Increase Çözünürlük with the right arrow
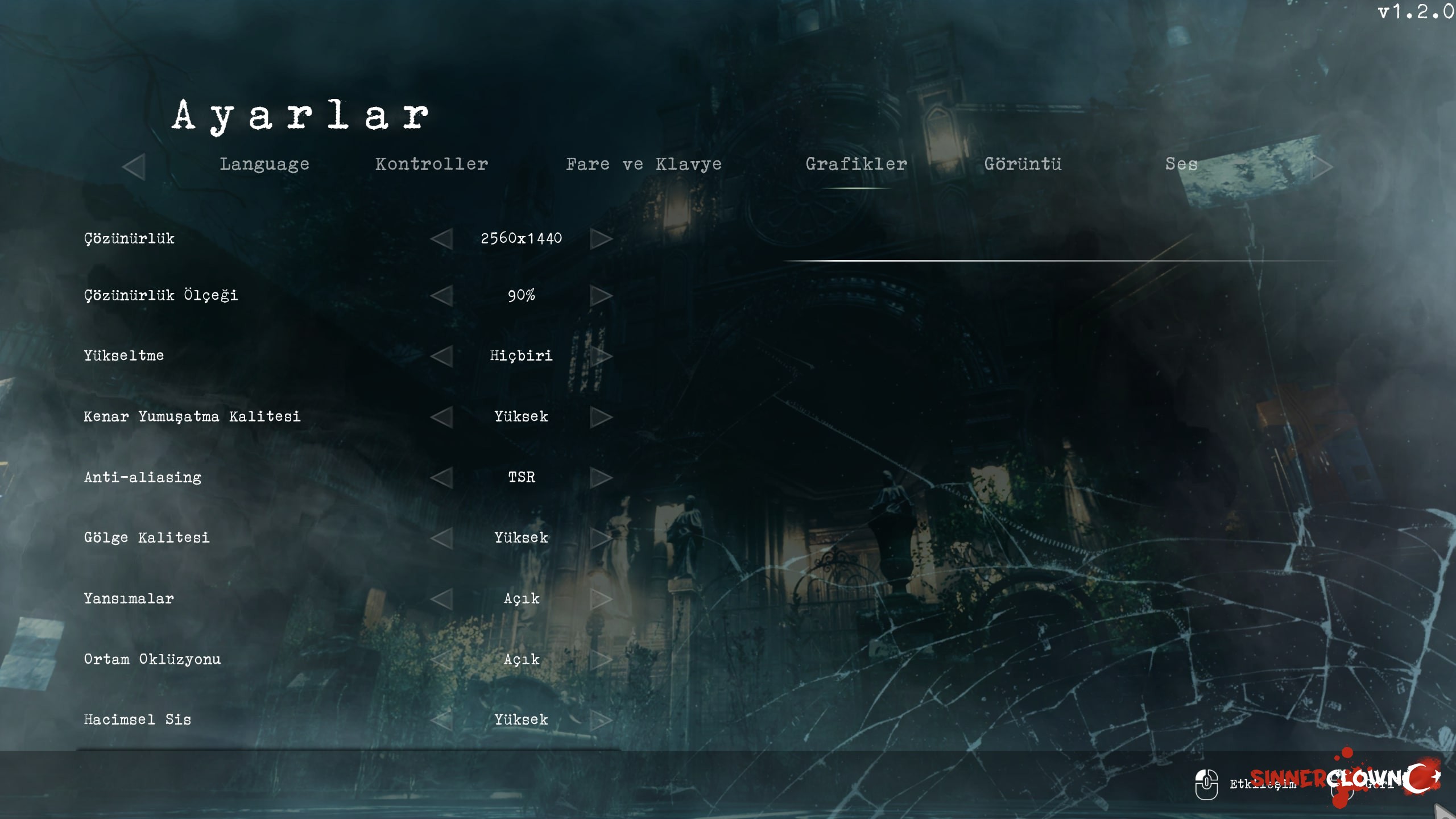Screen dimensions: 1456x819 pos(601,239)
